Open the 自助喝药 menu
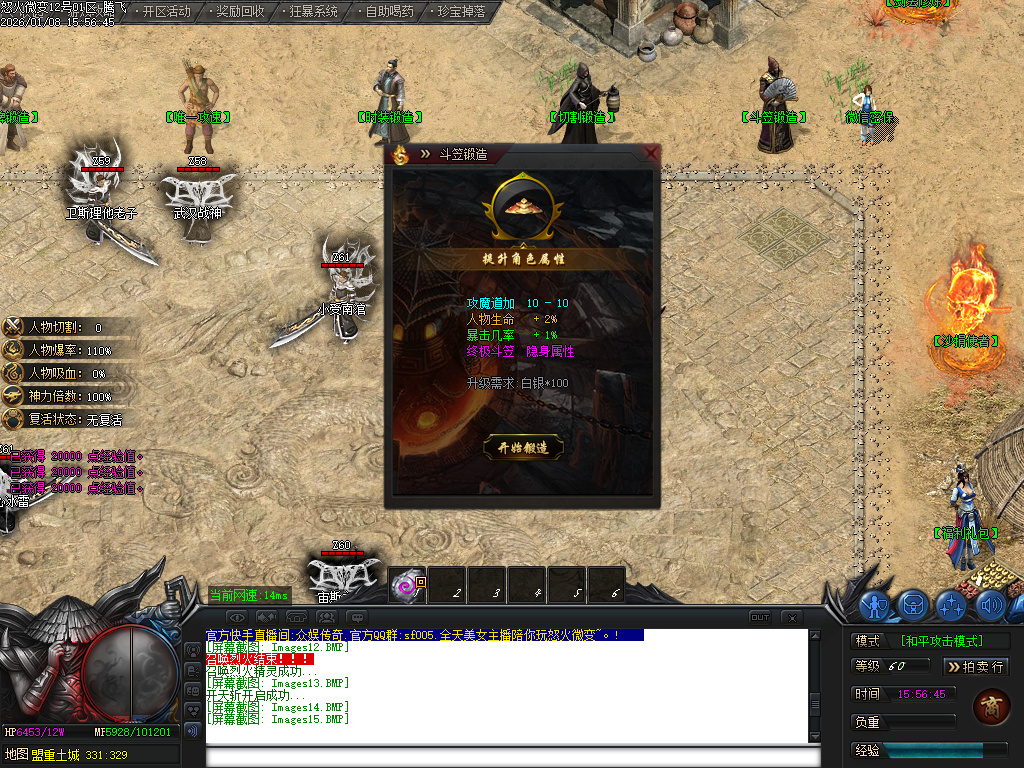The width and height of the screenshot is (1024, 768). tap(388, 12)
